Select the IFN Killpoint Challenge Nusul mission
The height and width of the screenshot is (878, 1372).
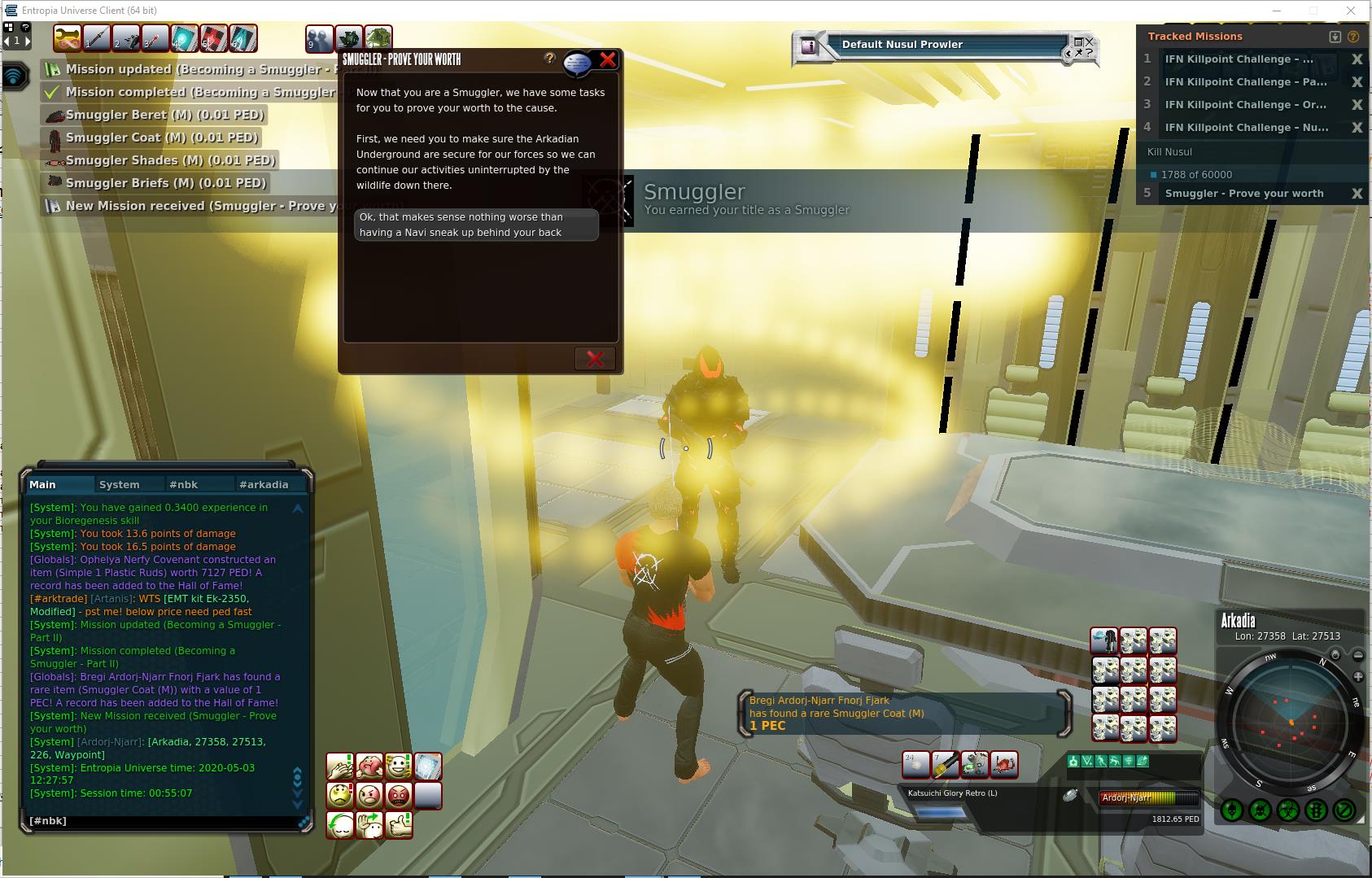(x=1246, y=128)
